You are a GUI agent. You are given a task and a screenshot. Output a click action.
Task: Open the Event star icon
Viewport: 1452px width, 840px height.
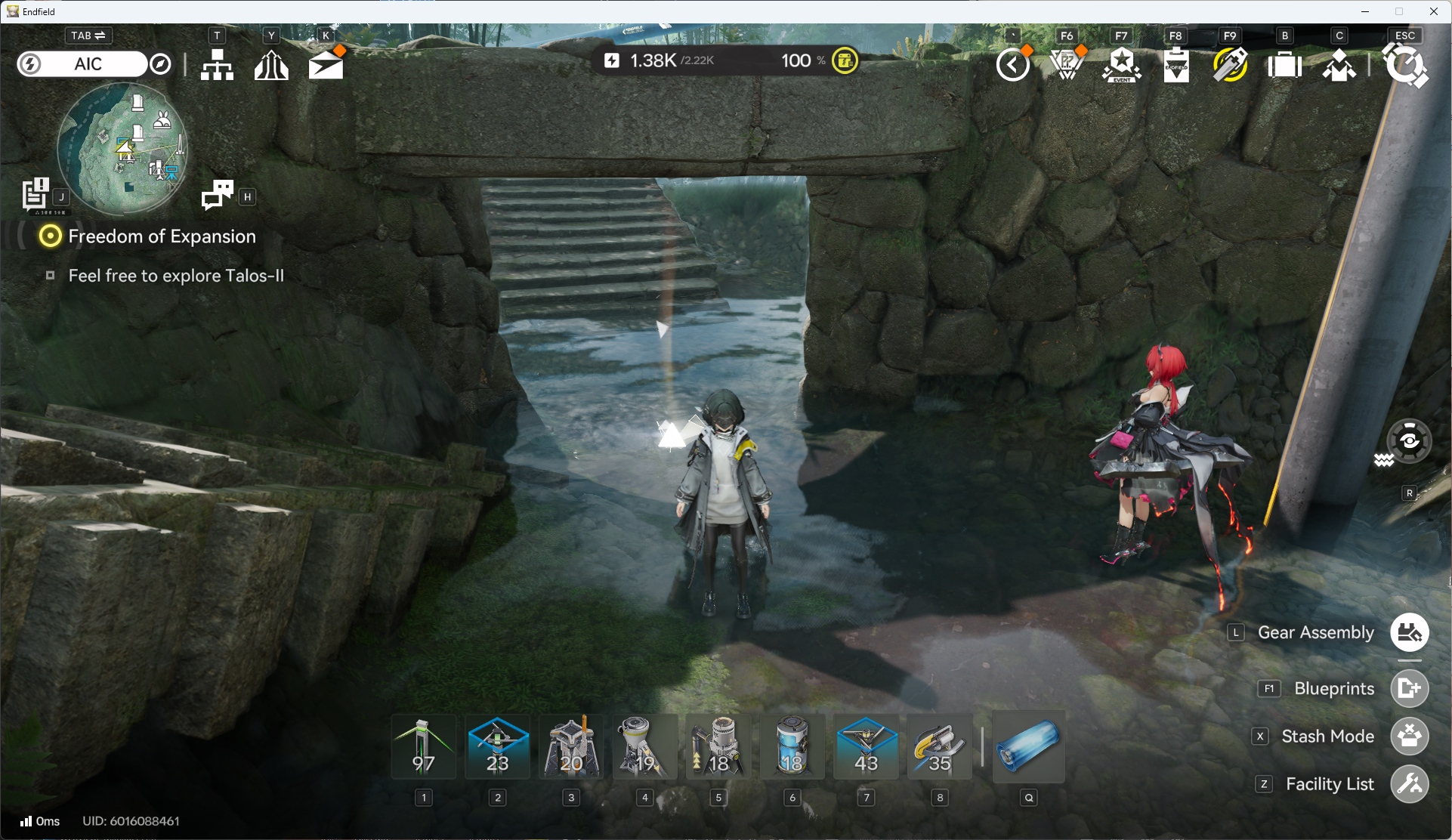point(1121,65)
